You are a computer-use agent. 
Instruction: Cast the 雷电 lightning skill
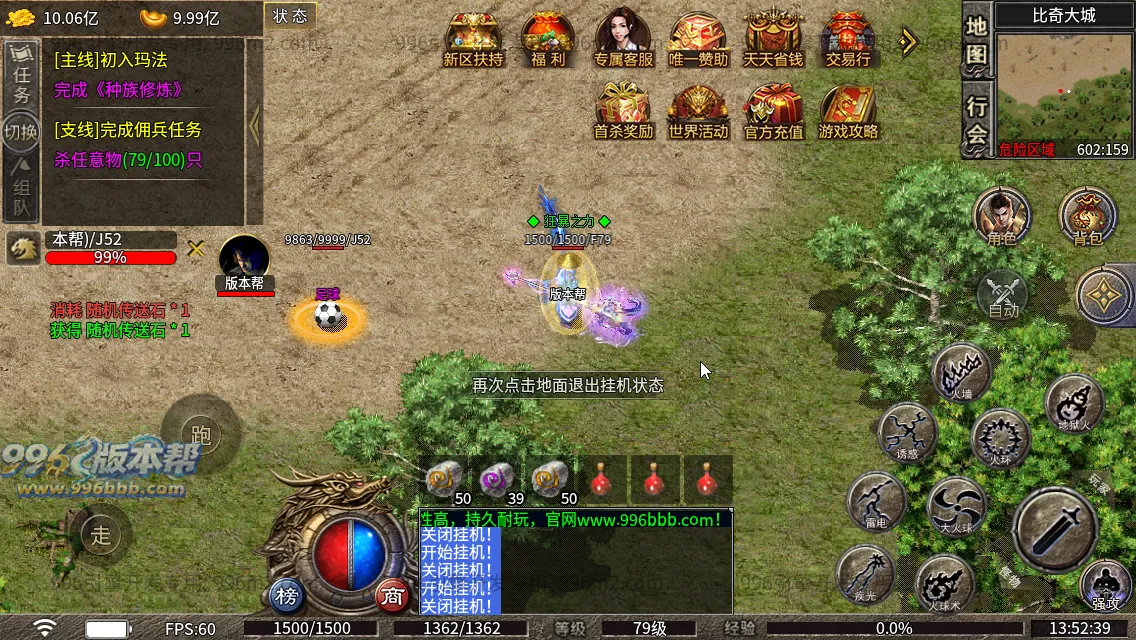point(876,500)
